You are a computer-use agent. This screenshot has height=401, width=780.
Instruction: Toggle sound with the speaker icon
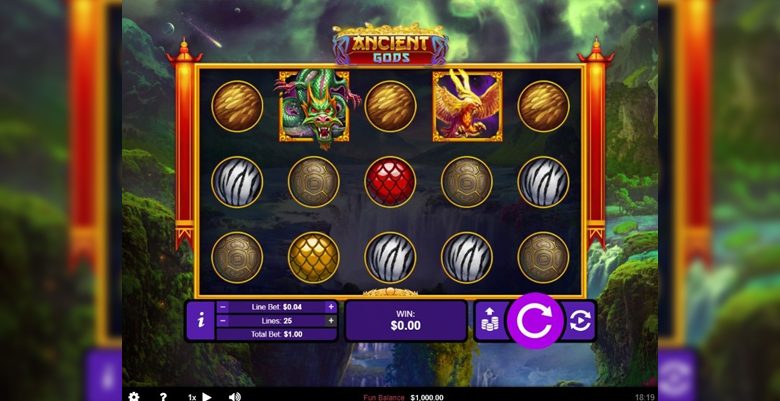pos(235,396)
